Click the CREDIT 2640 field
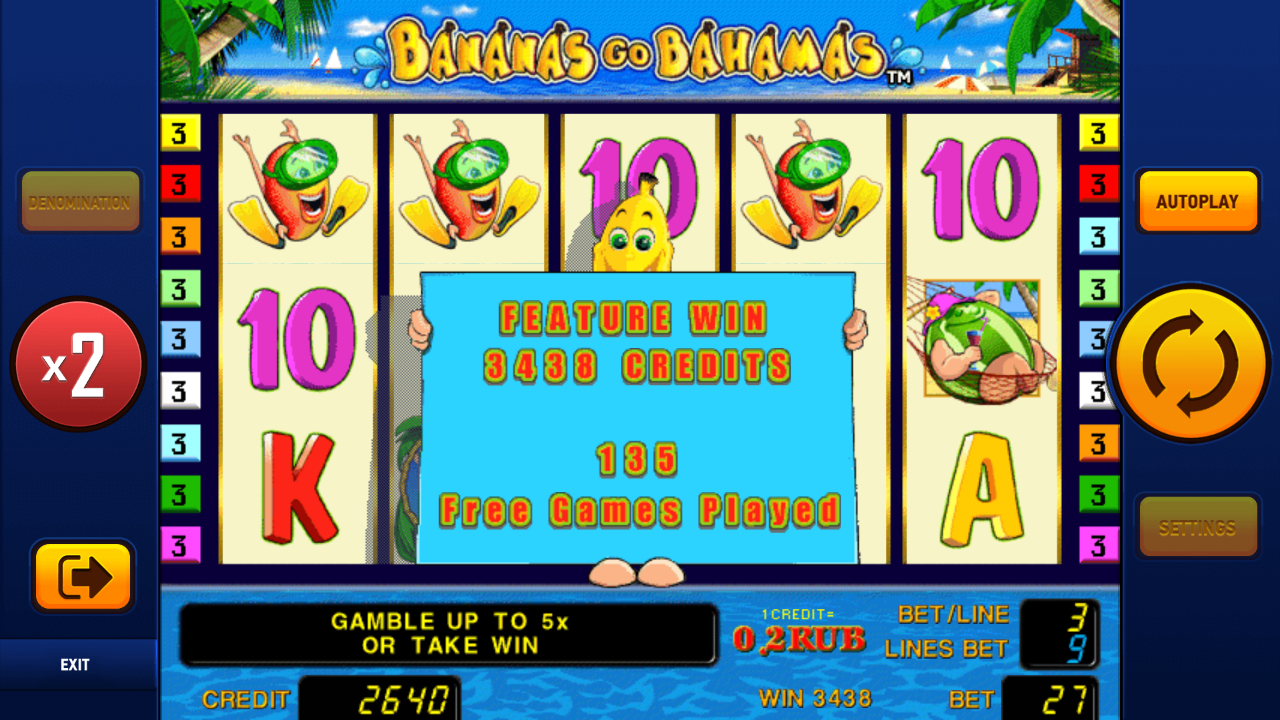This screenshot has height=720, width=1280. pyautogui.click(x=378, y=698)
